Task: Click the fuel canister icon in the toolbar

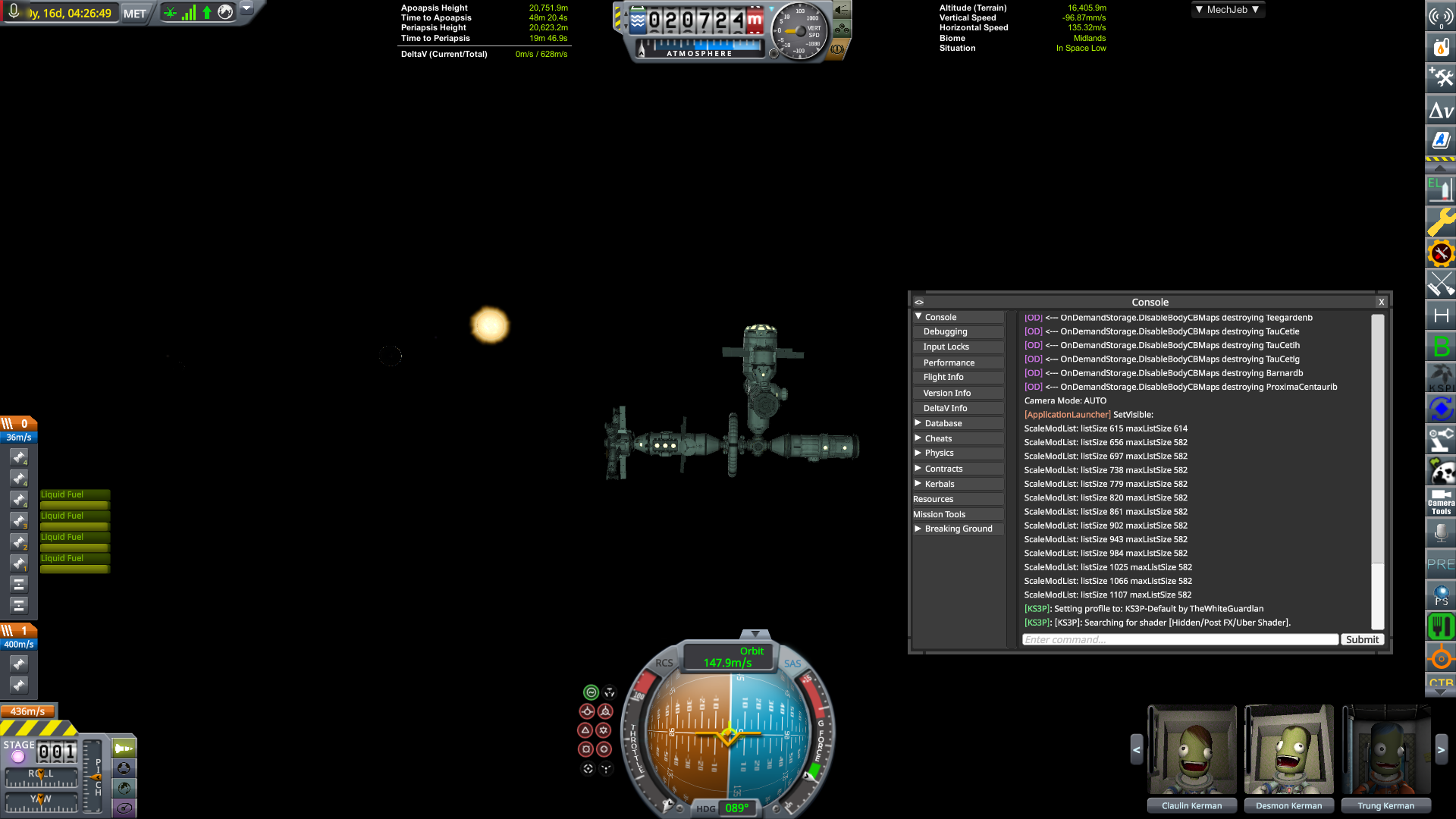Action: 1440,47
